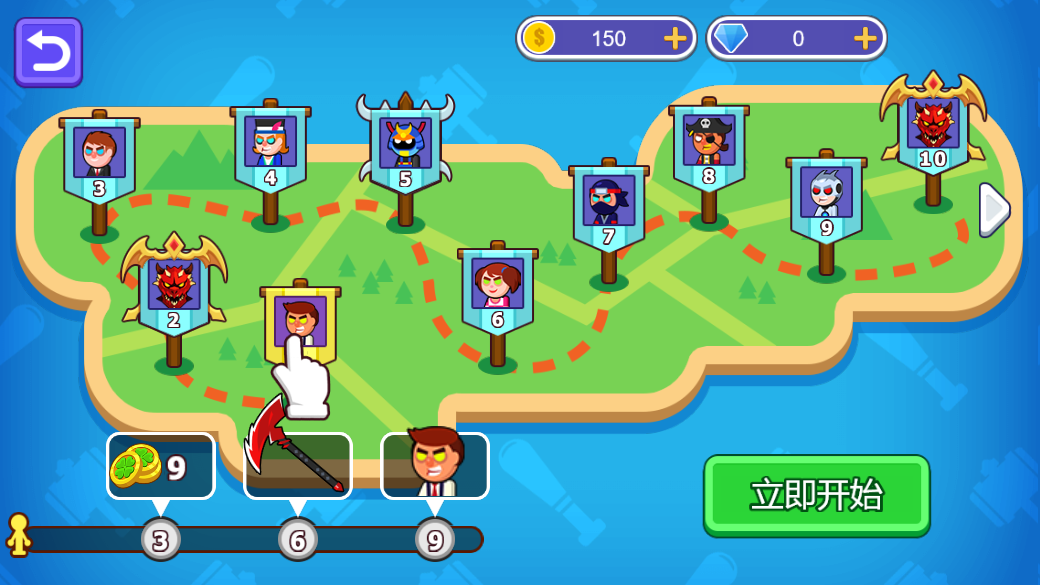Start the game with the green button
Viewport: 1040px width, 585px height.
pyautogui.click(x=816, y=495)
